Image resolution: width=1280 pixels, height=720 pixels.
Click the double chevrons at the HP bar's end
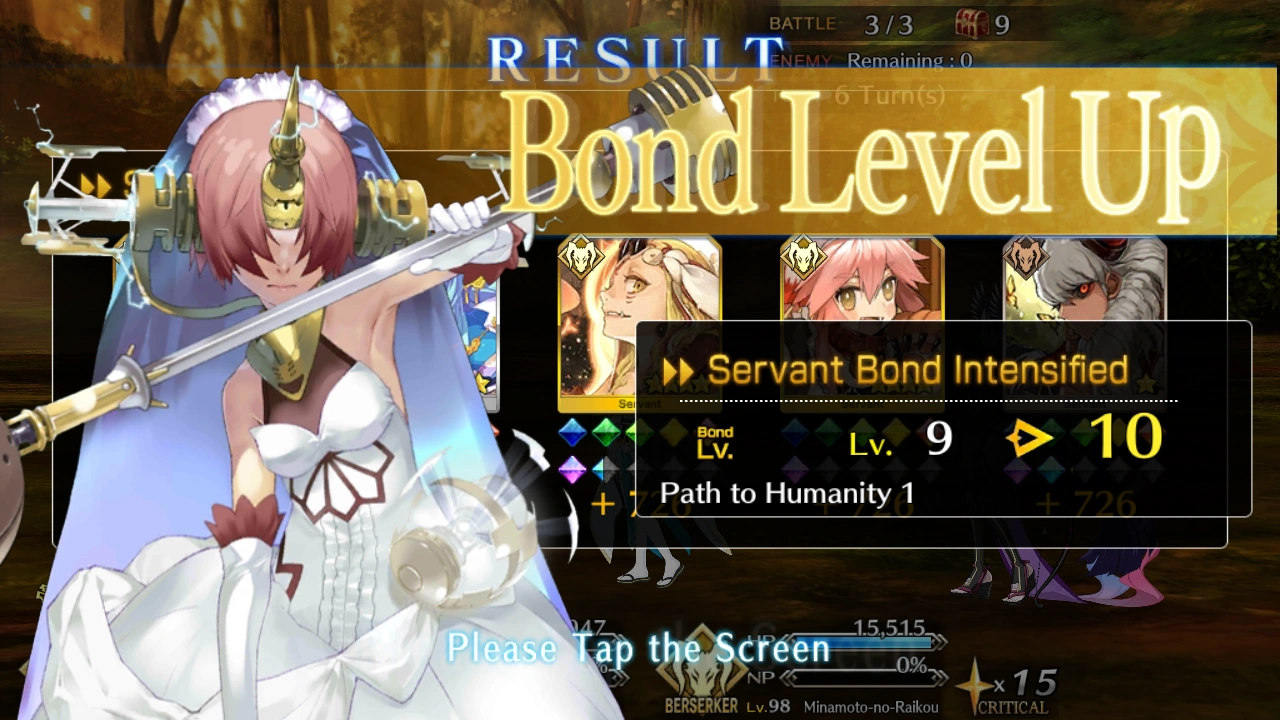pos(941,642)
